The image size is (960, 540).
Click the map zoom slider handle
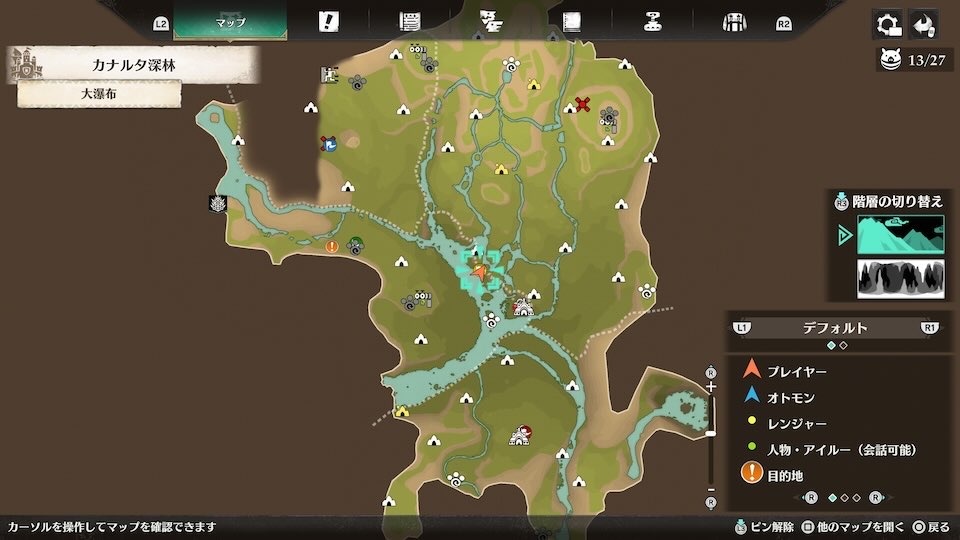711,433
